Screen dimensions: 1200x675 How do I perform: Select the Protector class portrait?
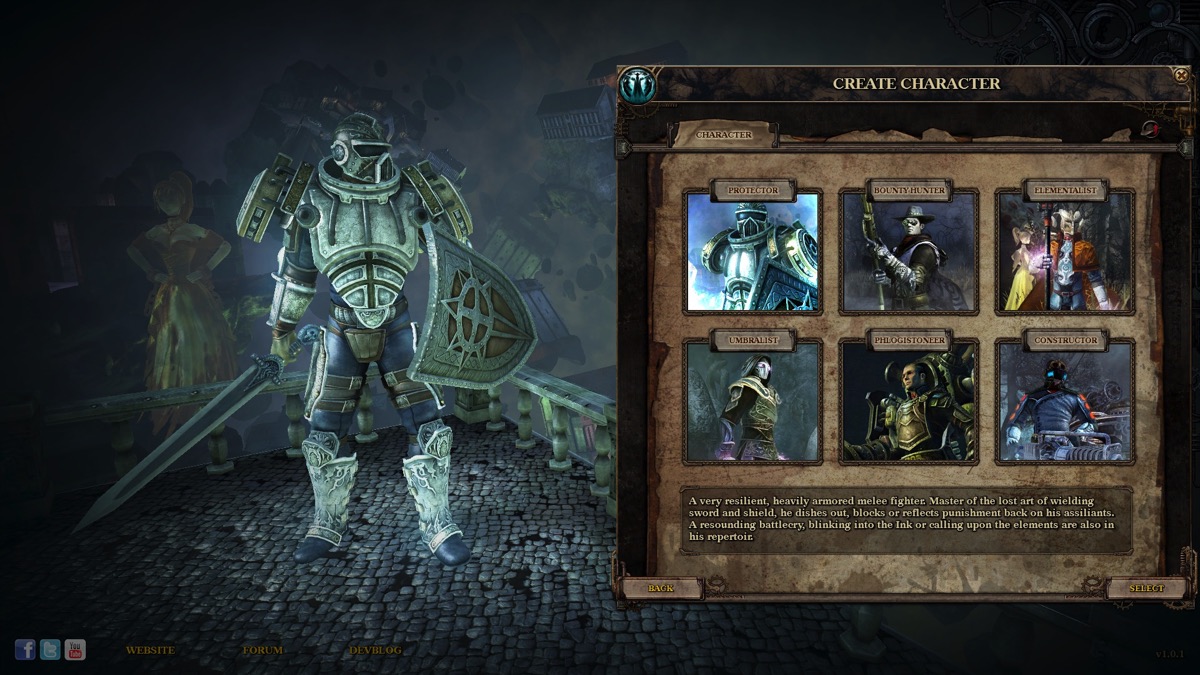click(752, 251)
